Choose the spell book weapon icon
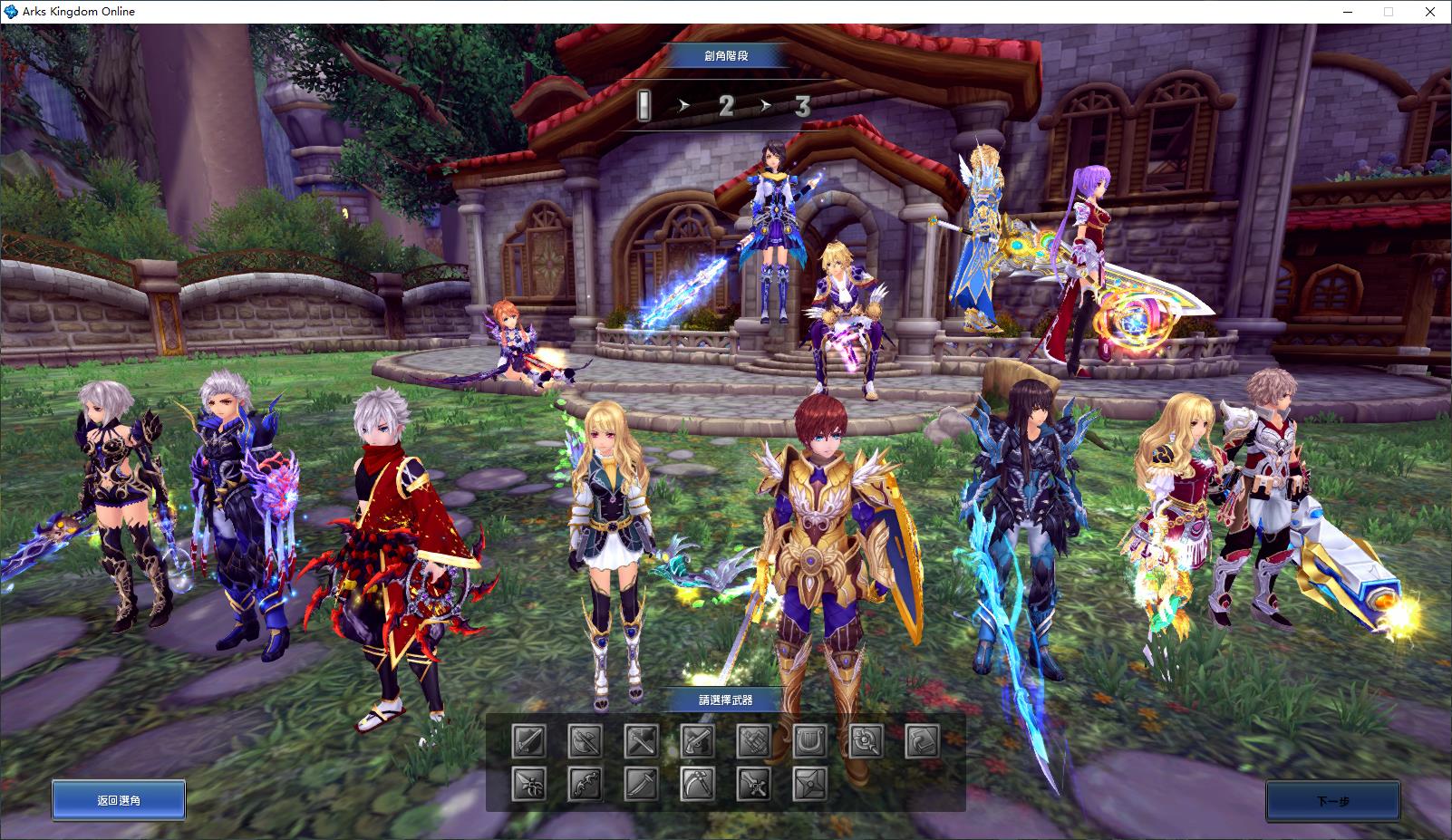Viewport: 1452px width, 840px height. (x=922, y=742)
